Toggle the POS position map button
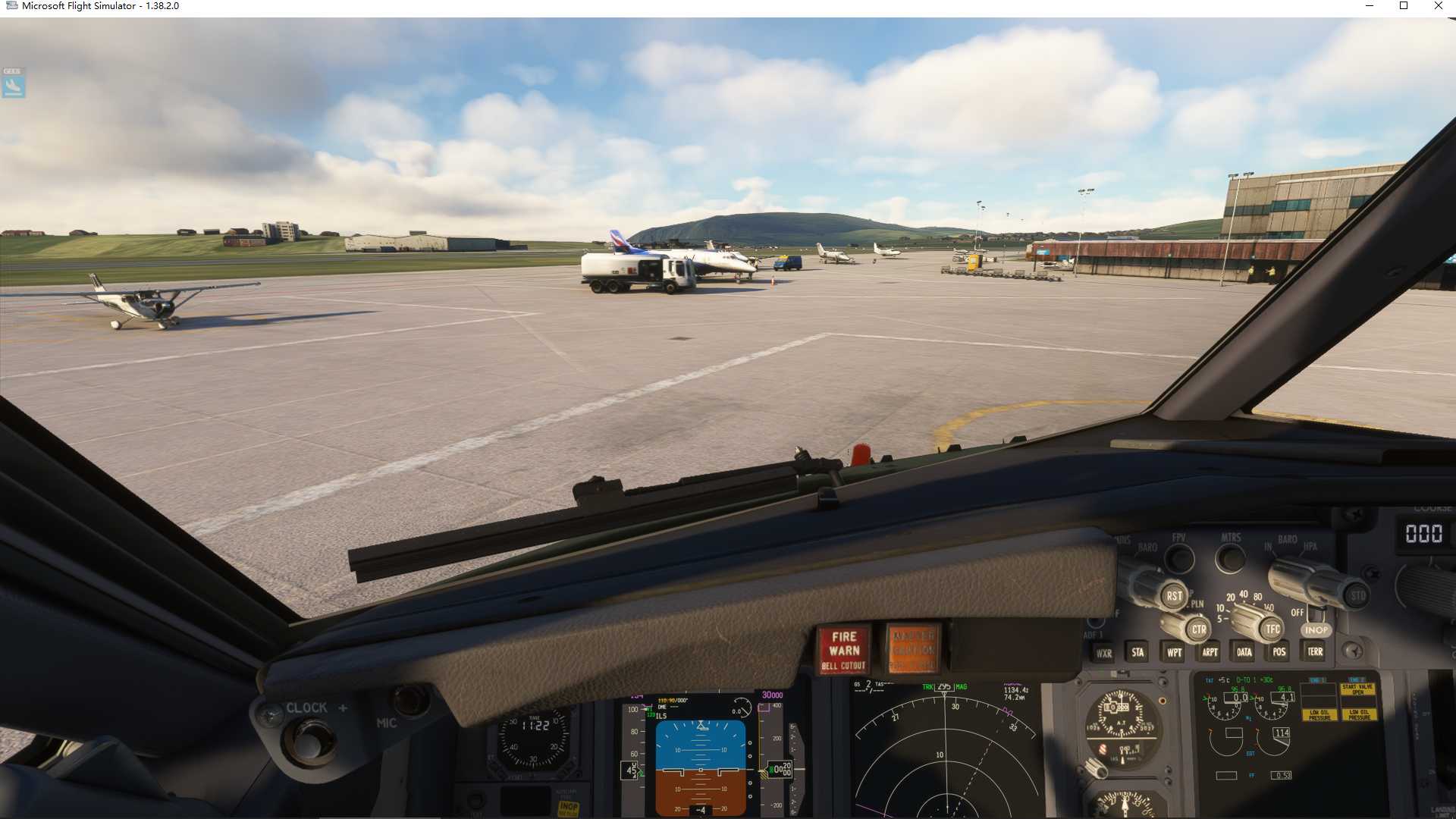1456x819 pixels. pos(1279,651)
